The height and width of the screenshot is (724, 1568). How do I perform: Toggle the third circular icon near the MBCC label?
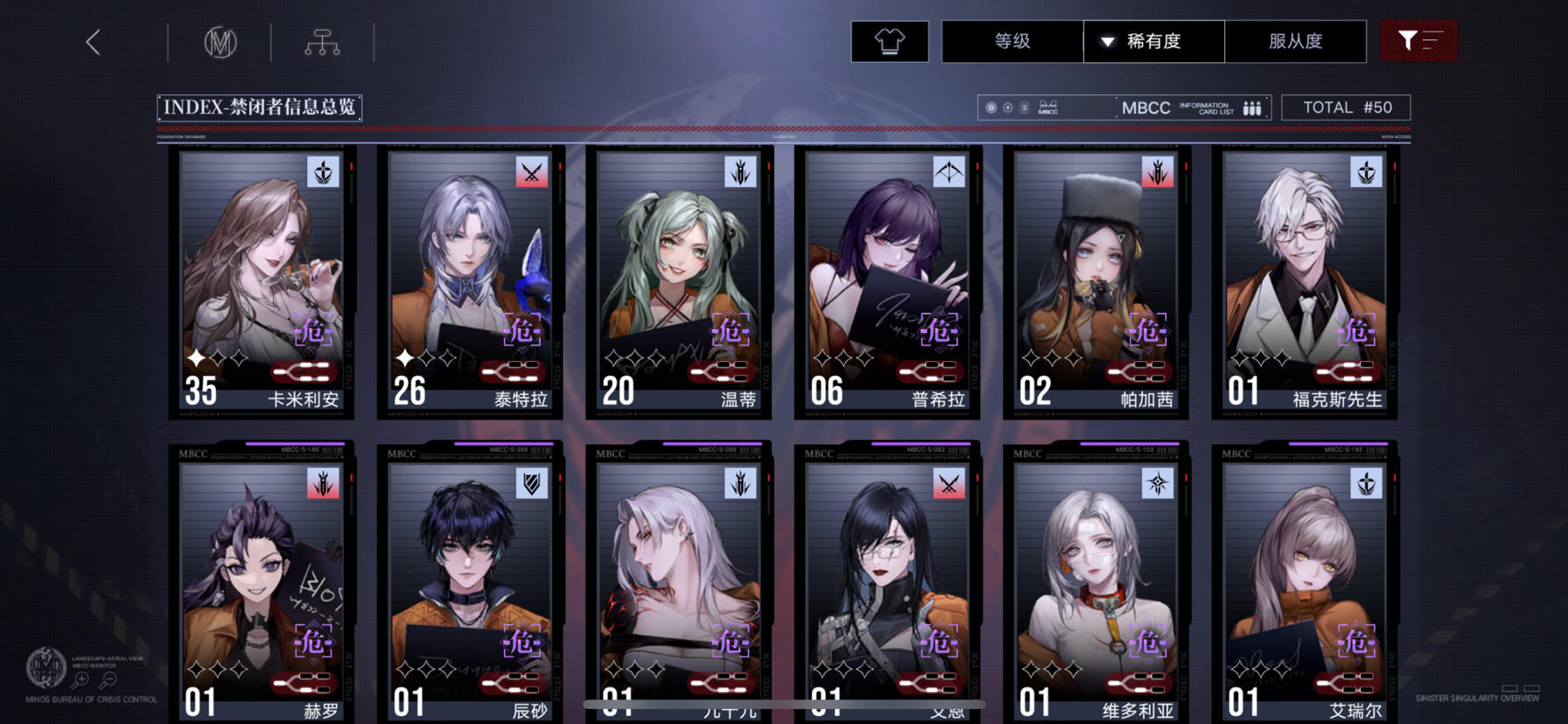(x=1022, y=108)
